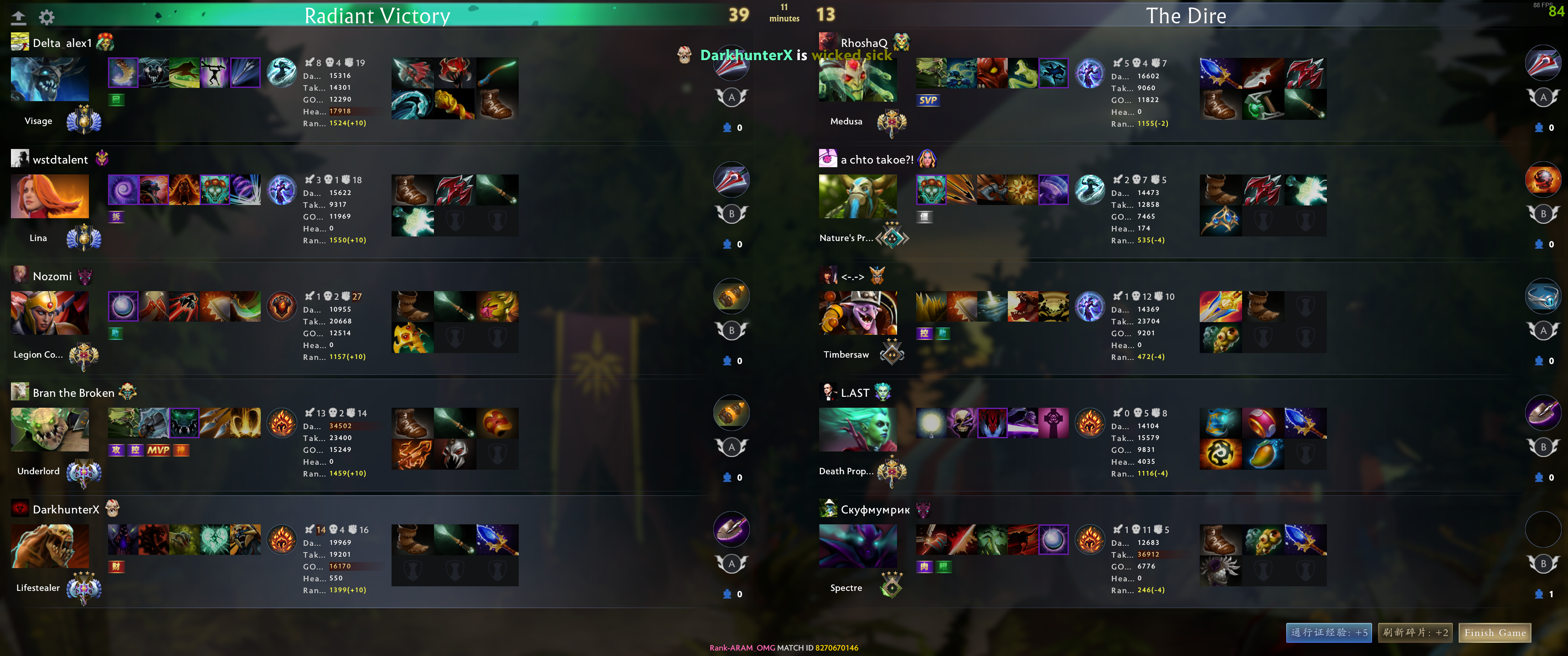
Task: Click the 刷新碎片 +2 reward button
Action: [1414, 633]
